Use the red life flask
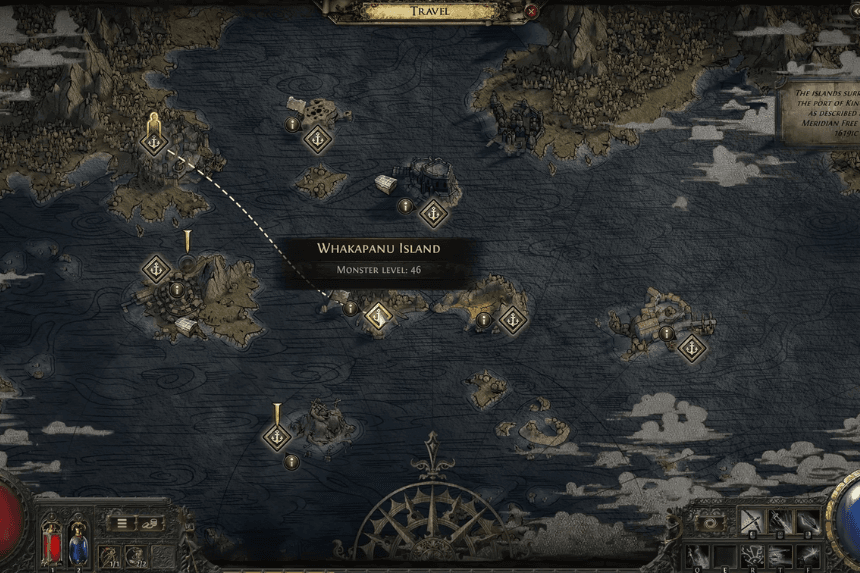 pyautogui.click(x=51, y=544)
